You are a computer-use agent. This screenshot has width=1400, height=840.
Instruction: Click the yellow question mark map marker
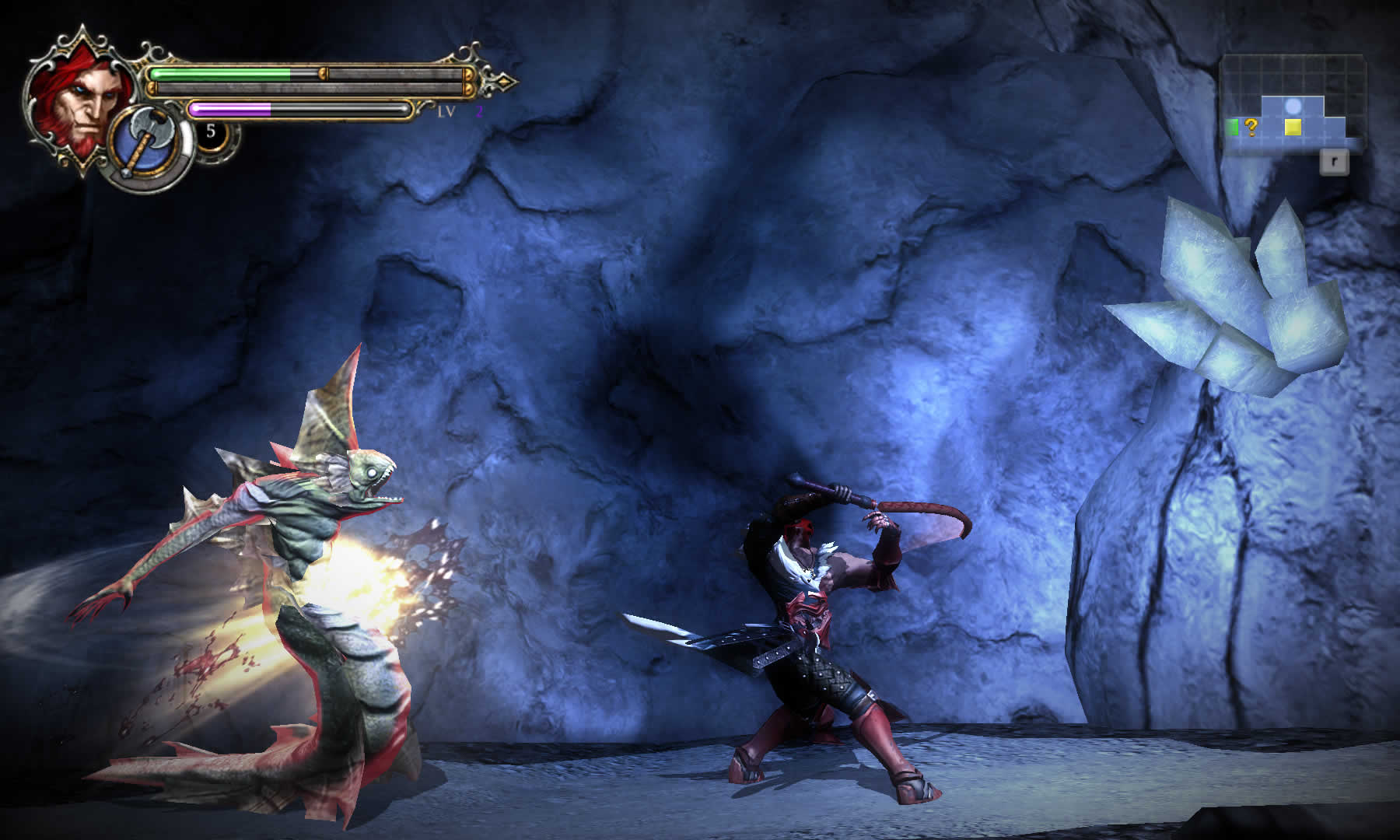pyautogui.click(x=1251, y=127)
